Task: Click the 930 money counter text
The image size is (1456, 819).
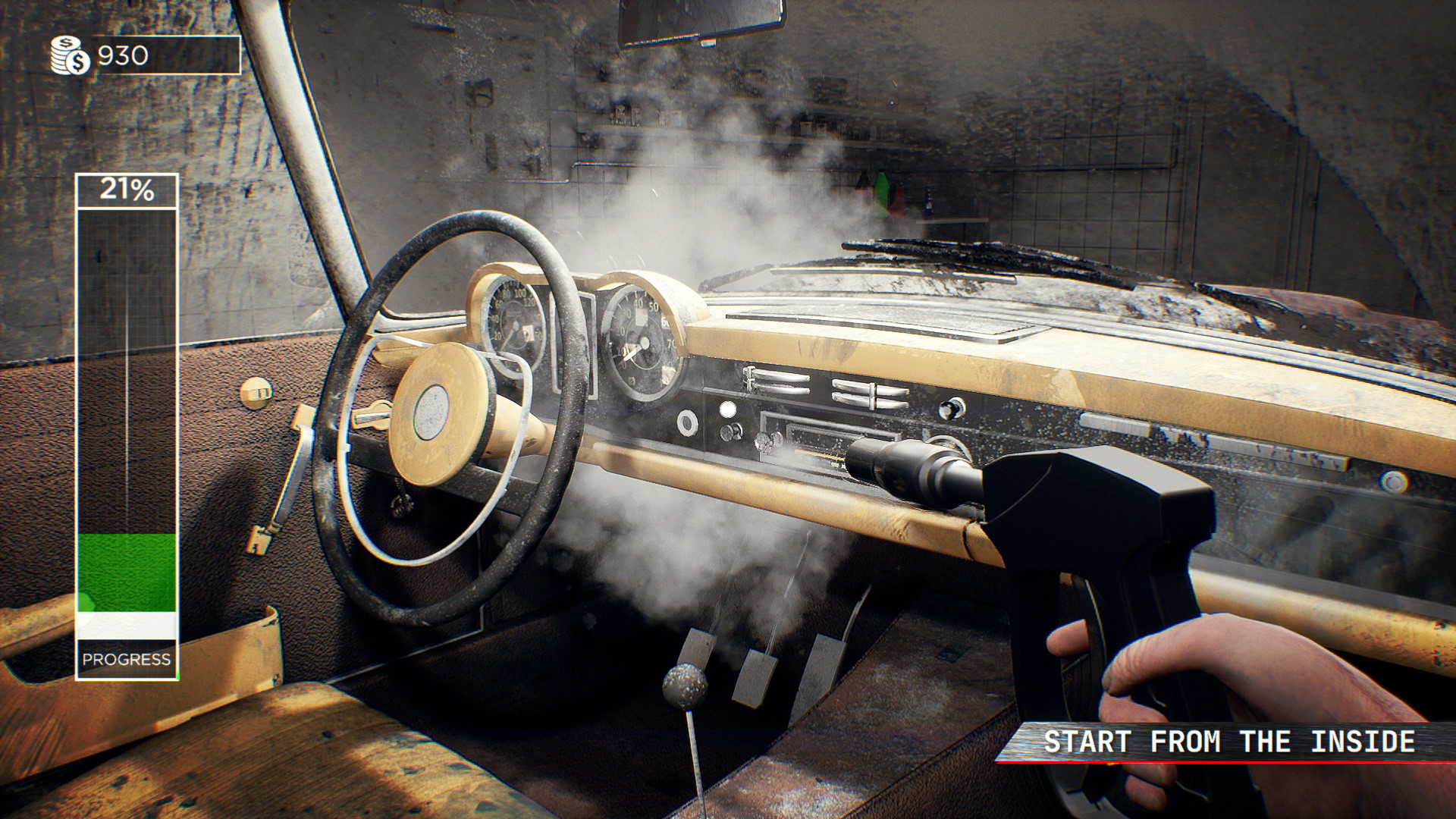Action: (x=124, y=54)
